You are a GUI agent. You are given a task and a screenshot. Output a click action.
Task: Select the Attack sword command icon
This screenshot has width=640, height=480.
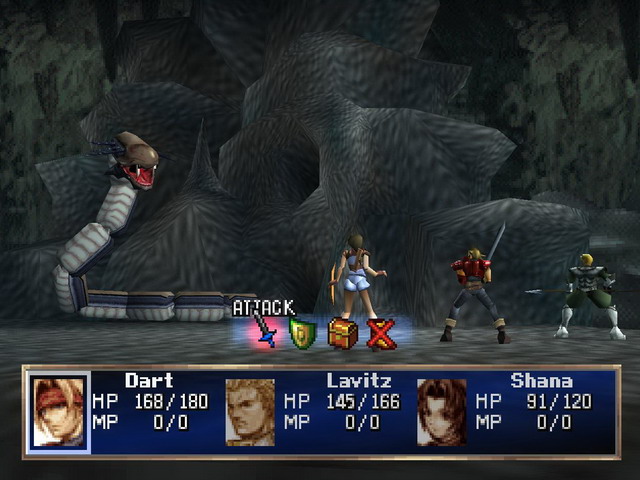pos(266,332)
